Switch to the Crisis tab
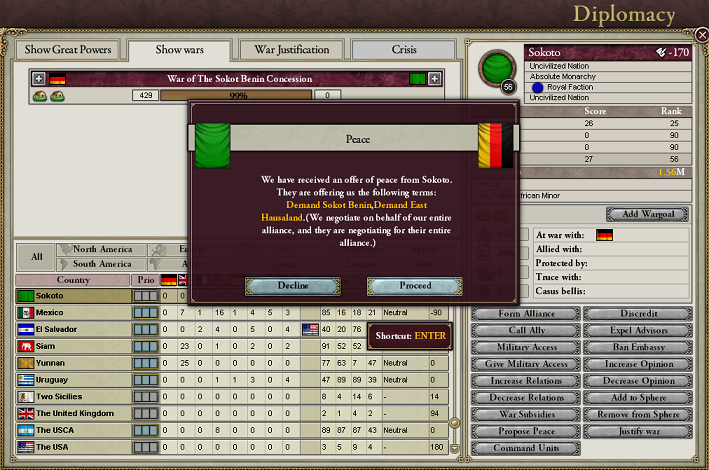 click(404, 49)
